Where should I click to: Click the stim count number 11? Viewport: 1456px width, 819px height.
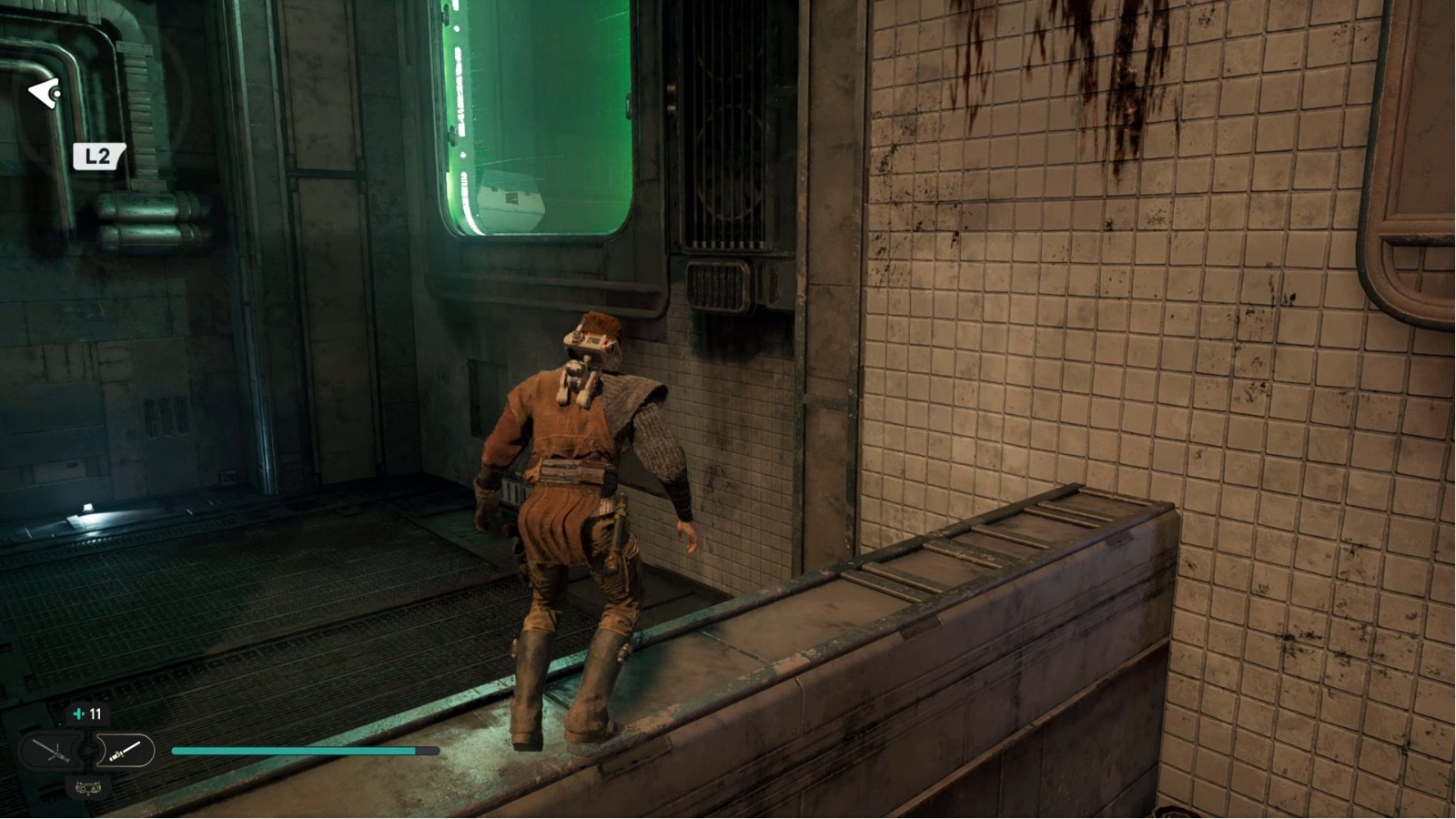pos(96,713)
